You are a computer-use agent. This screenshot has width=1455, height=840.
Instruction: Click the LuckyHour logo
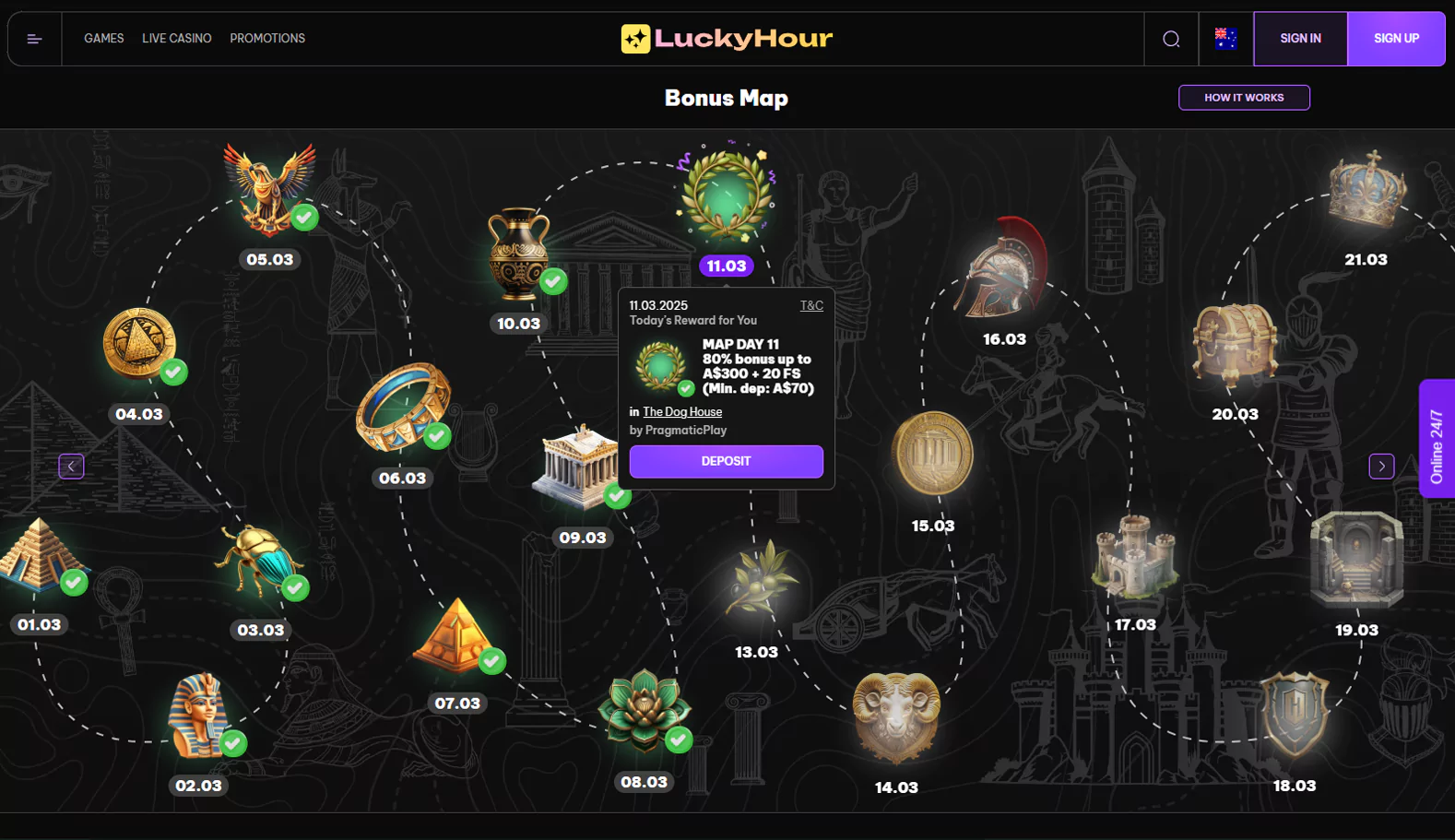(727, 39)
